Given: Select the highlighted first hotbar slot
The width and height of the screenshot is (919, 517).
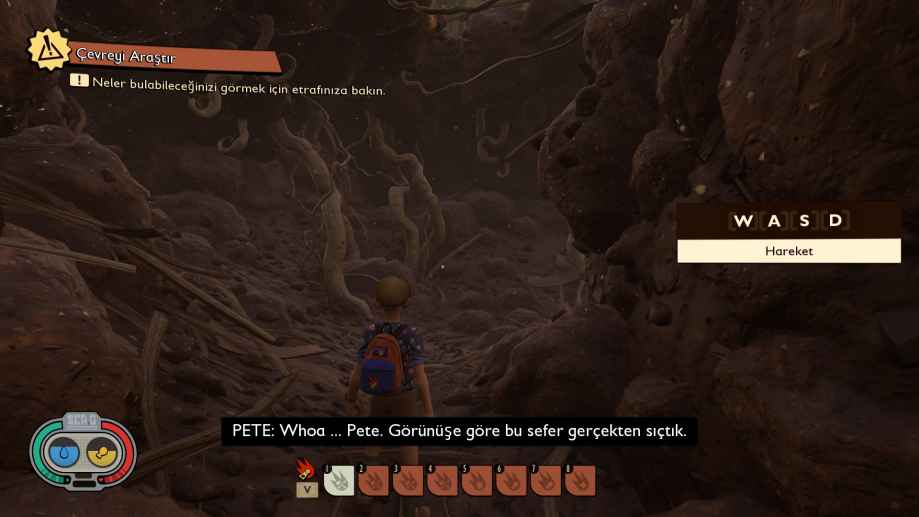Looking at the screenshot, I should (x=339, y=481).
